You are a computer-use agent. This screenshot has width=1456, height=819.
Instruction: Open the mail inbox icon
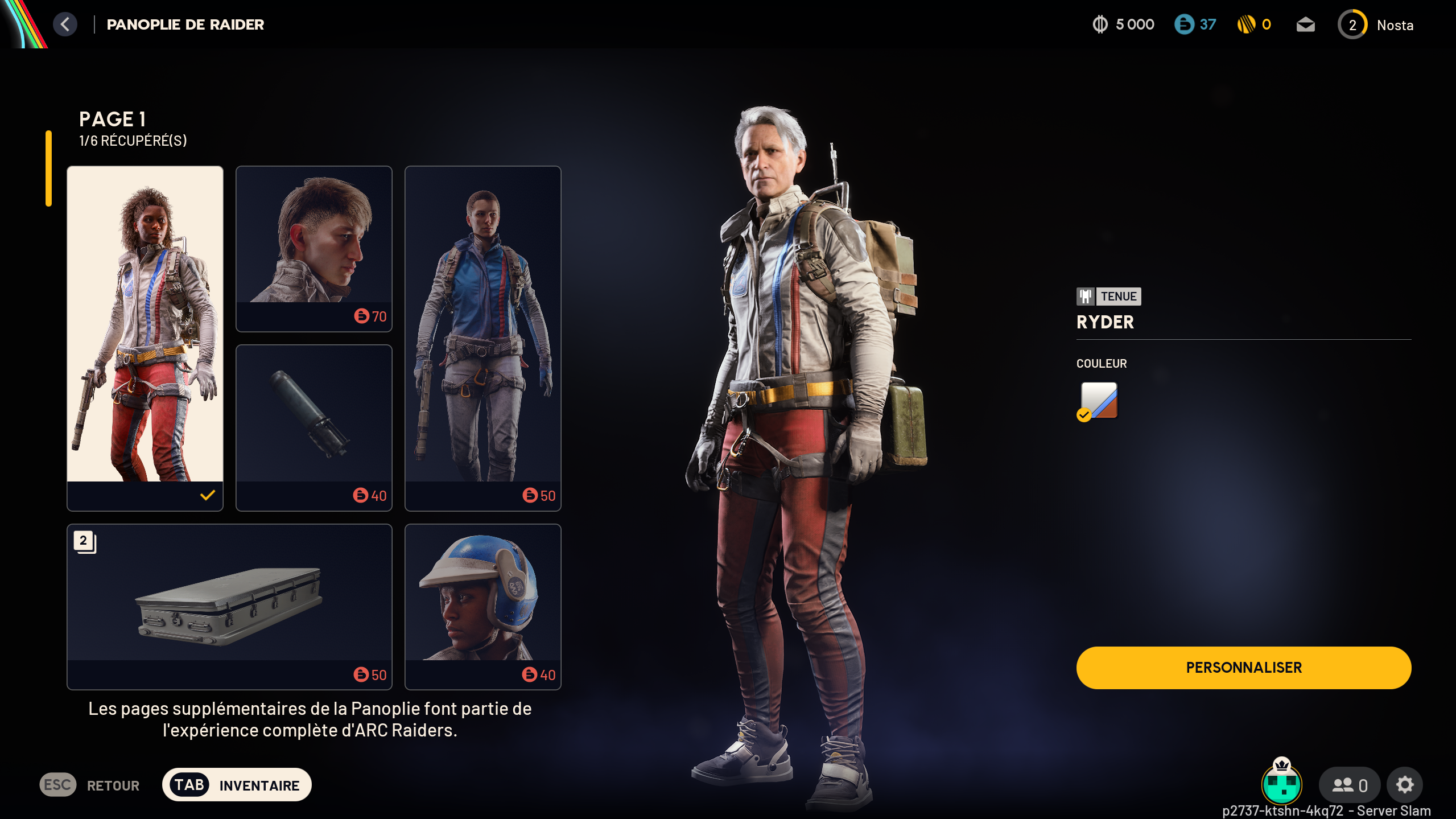1305,25
